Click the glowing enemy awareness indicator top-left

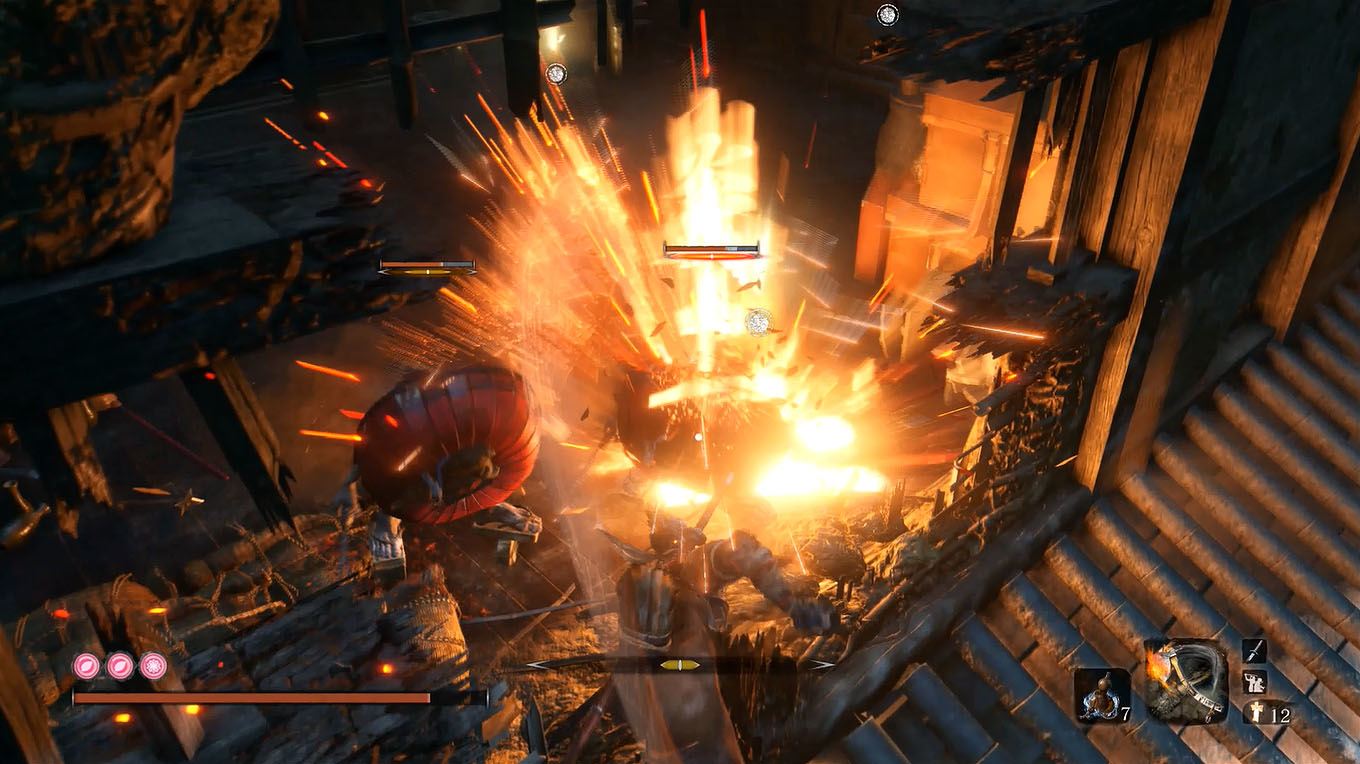pos(556,73)
